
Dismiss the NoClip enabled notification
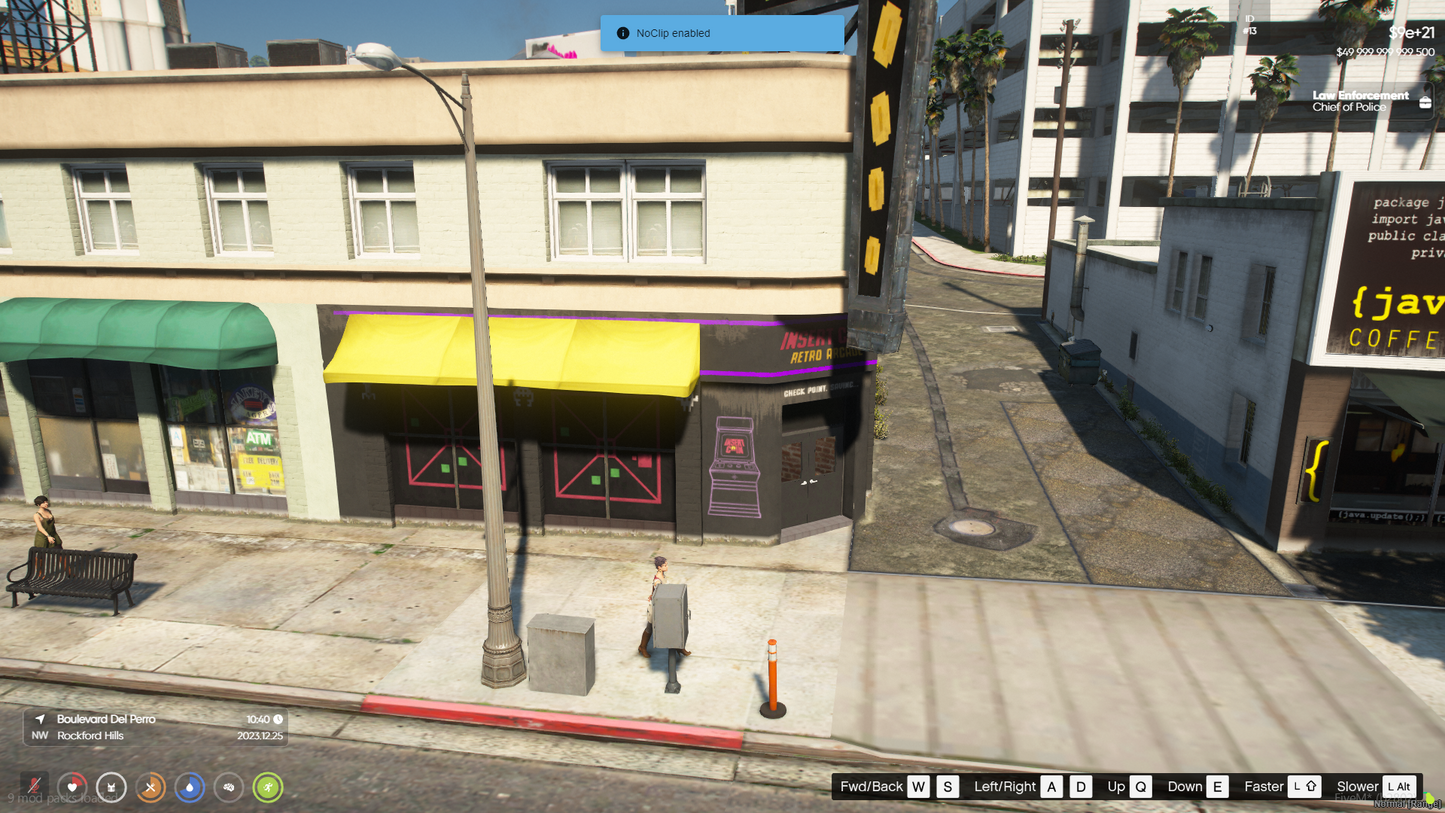coord(721,33)
